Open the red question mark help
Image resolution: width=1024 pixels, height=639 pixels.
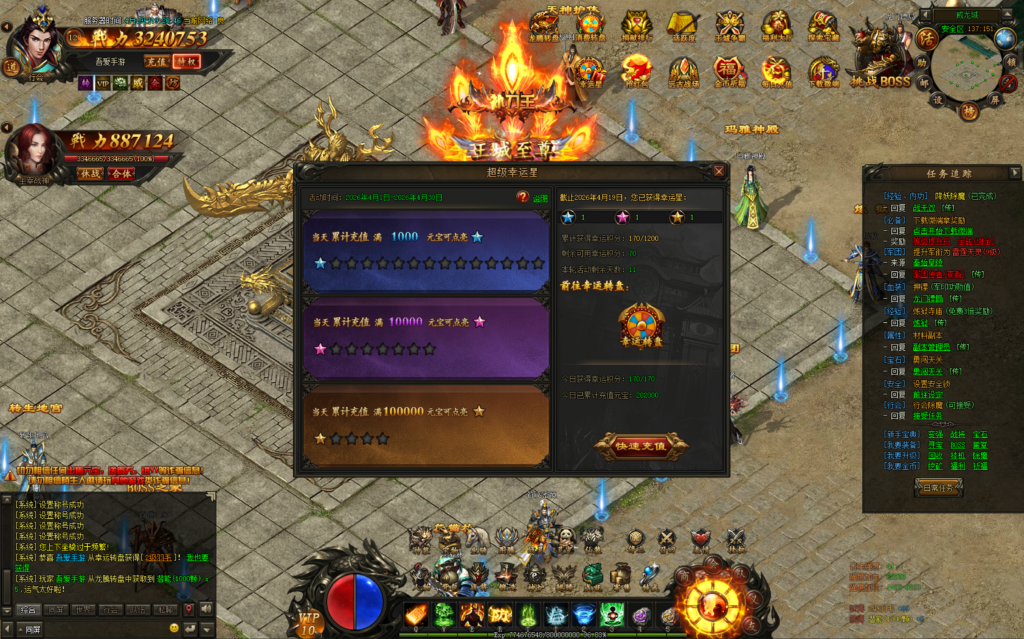pyautogui.click(x=522, y=197)
